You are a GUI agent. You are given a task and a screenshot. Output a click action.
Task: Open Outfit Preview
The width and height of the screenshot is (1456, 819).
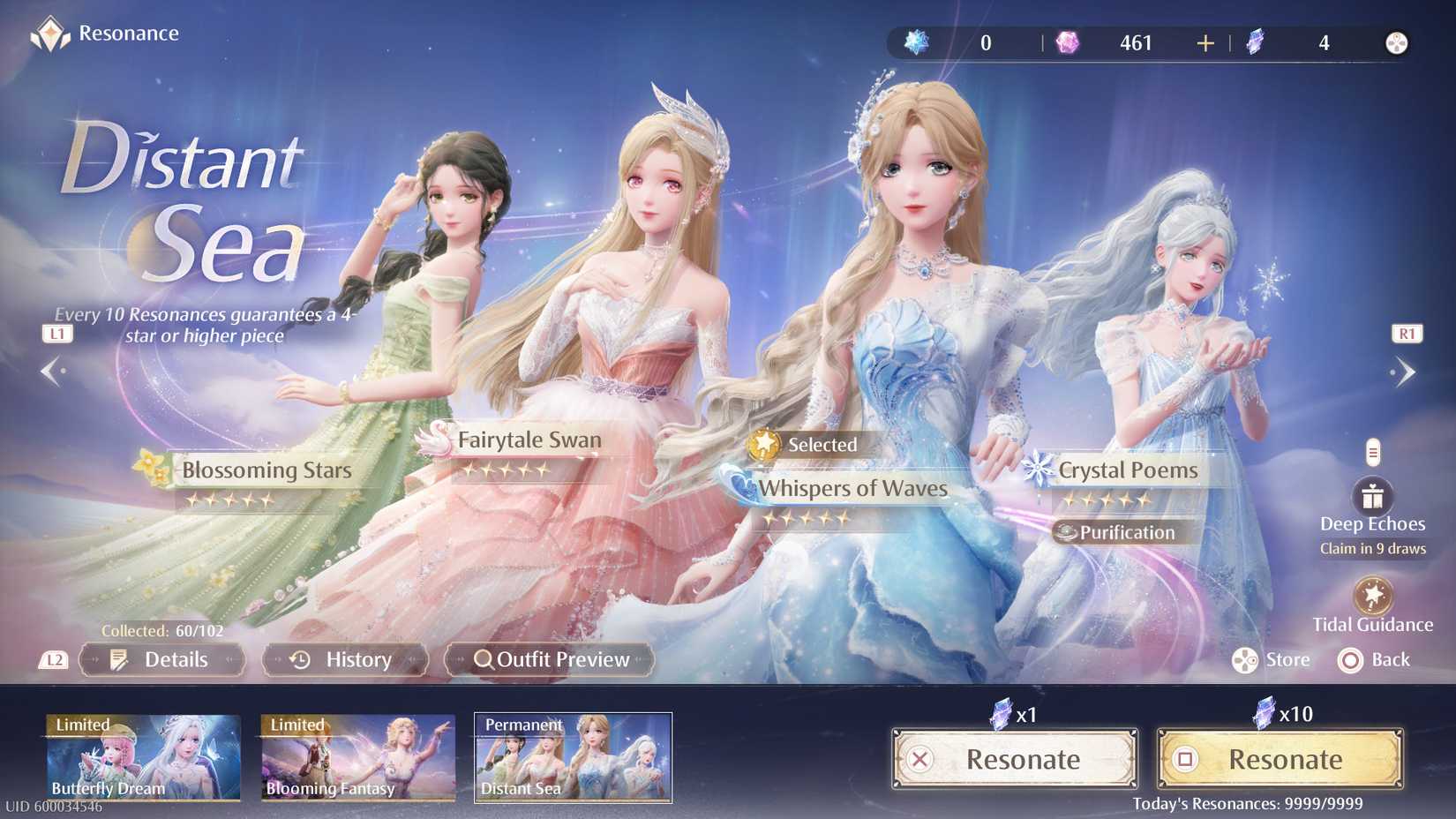(x=549, y=659)
